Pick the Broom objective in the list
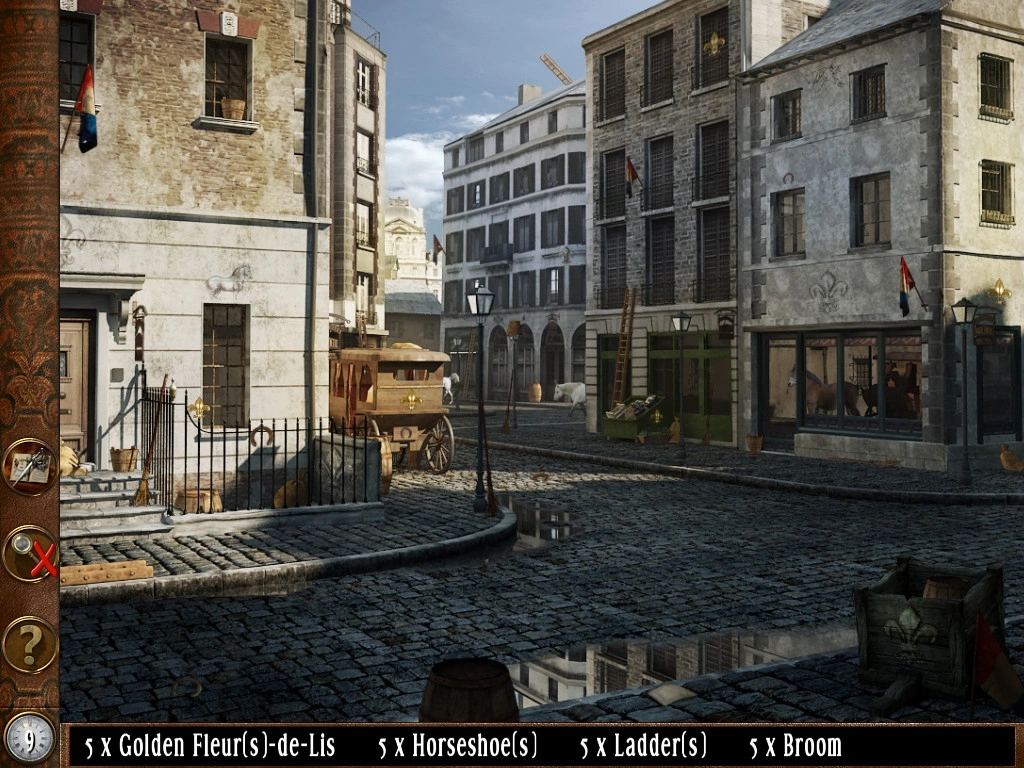Image resolution: width=1024 pixels, height=768 pixels. point(795,746)
